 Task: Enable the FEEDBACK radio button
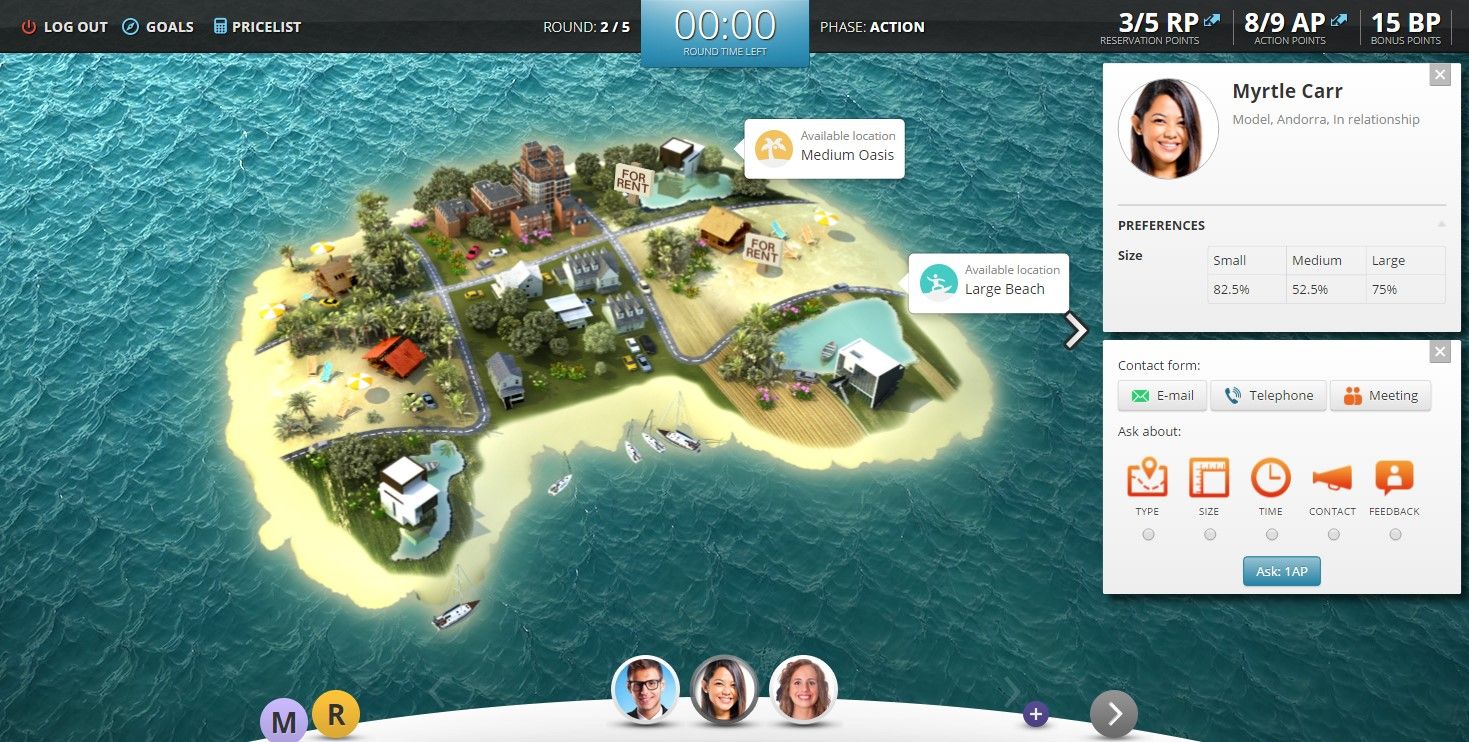coord(1394,534)
